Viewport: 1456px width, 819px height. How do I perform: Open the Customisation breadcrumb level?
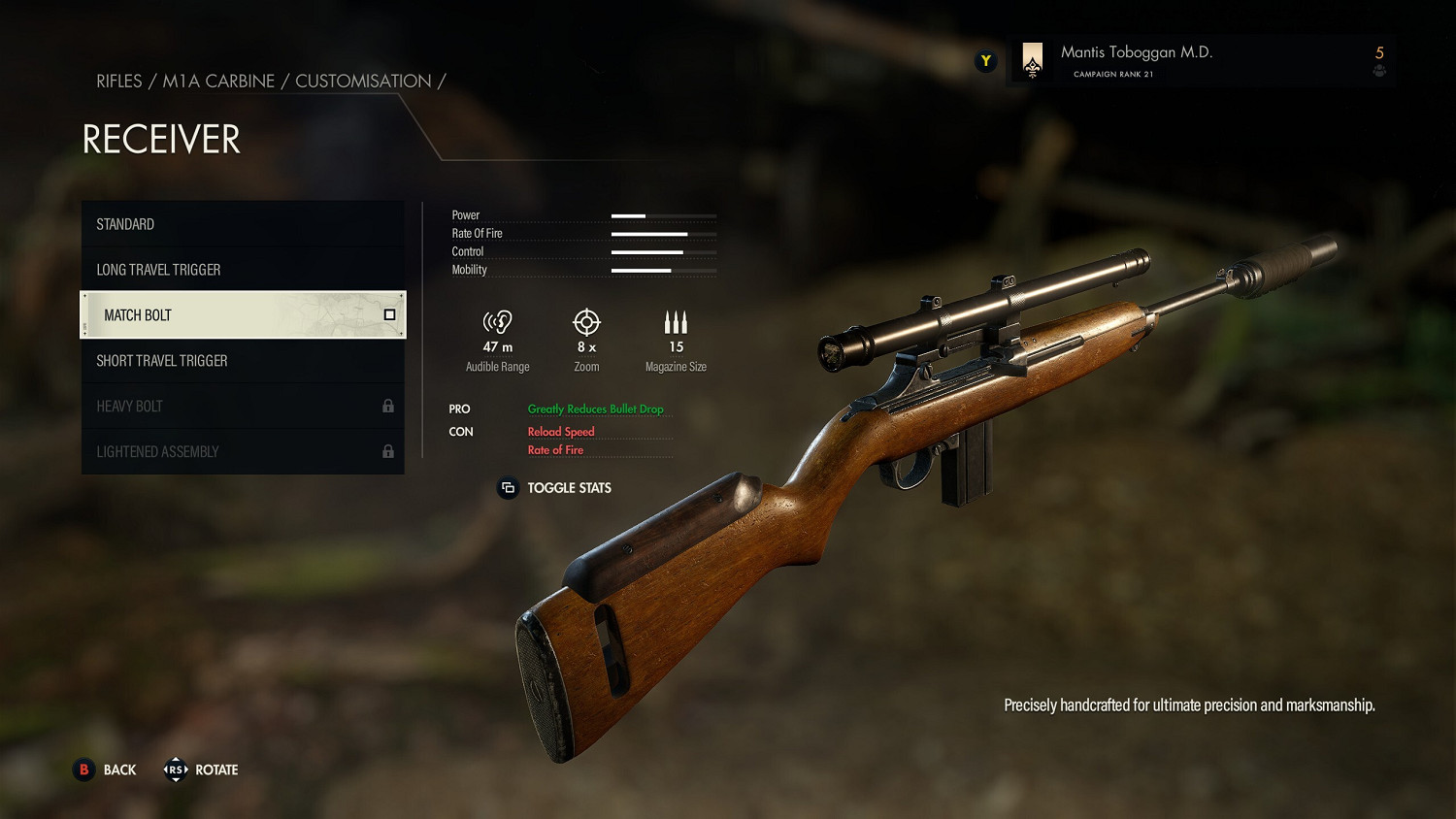(363, 82)
